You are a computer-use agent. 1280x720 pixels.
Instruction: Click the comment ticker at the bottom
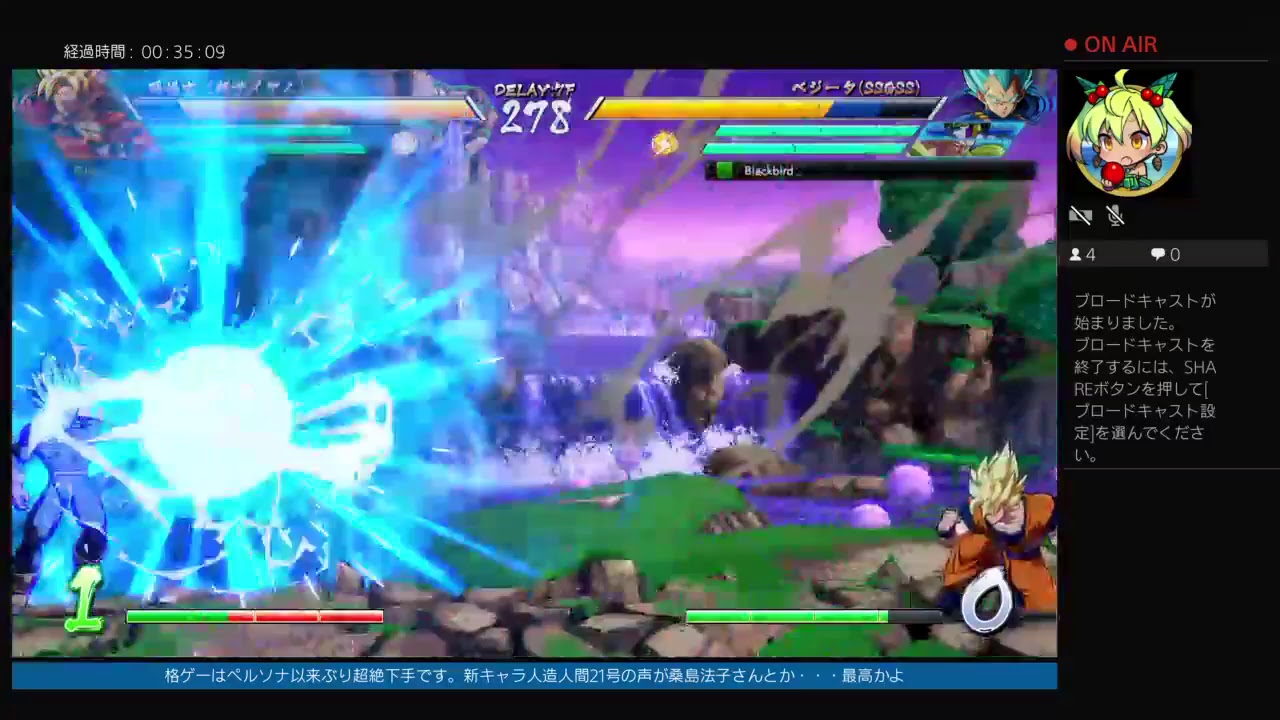pos(530,676)
